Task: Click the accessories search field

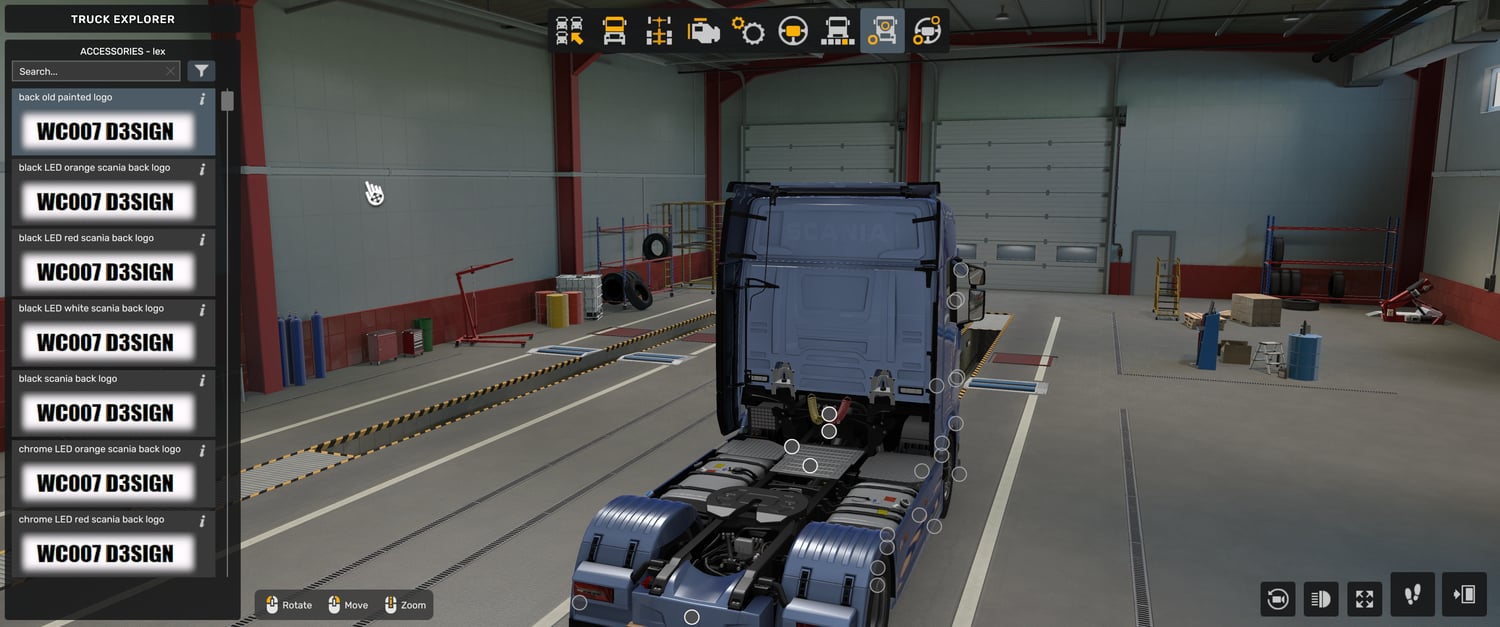Action: [x=88, y=71]
